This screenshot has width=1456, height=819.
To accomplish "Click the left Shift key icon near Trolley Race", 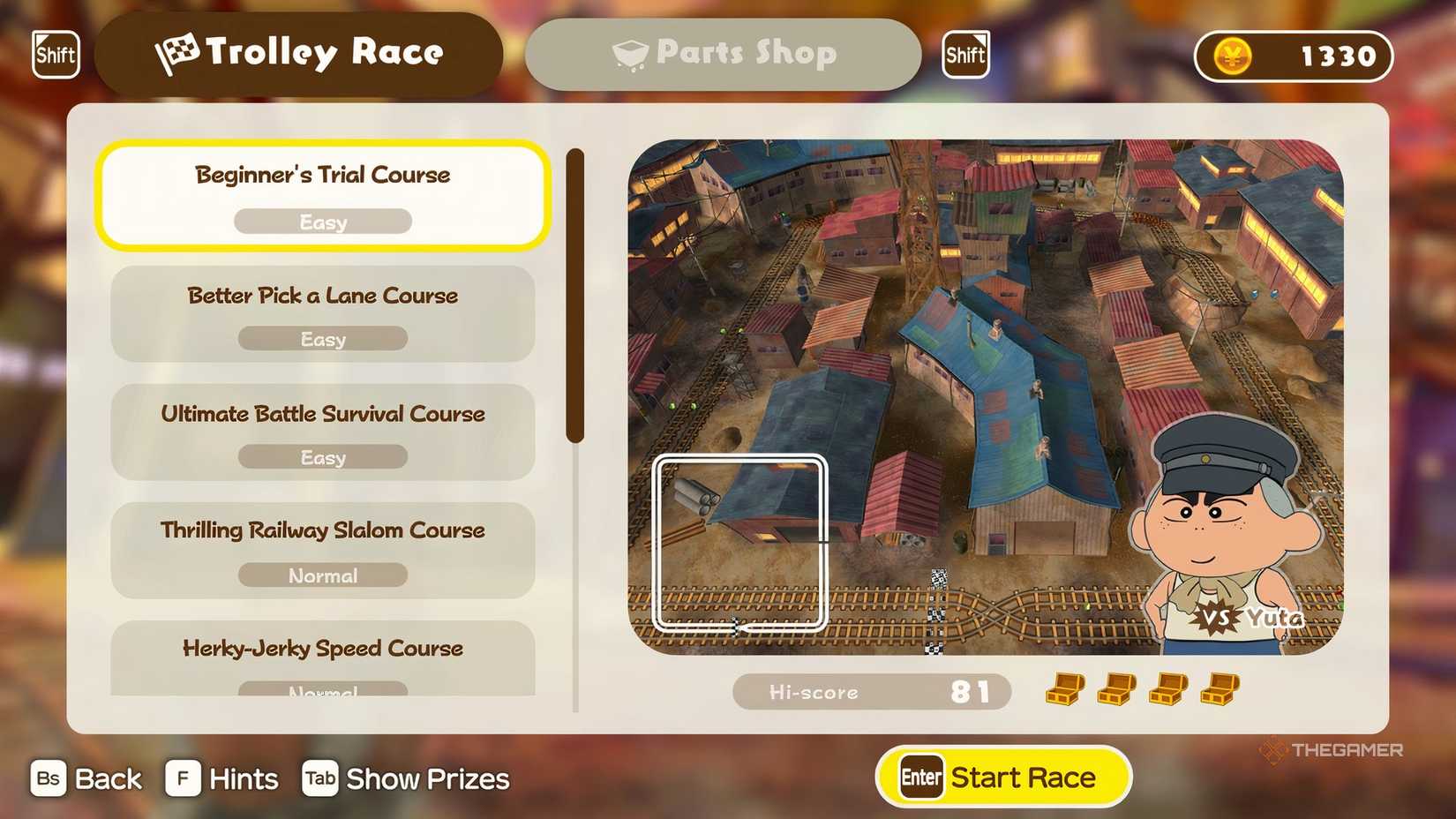I will click(55, 55).
